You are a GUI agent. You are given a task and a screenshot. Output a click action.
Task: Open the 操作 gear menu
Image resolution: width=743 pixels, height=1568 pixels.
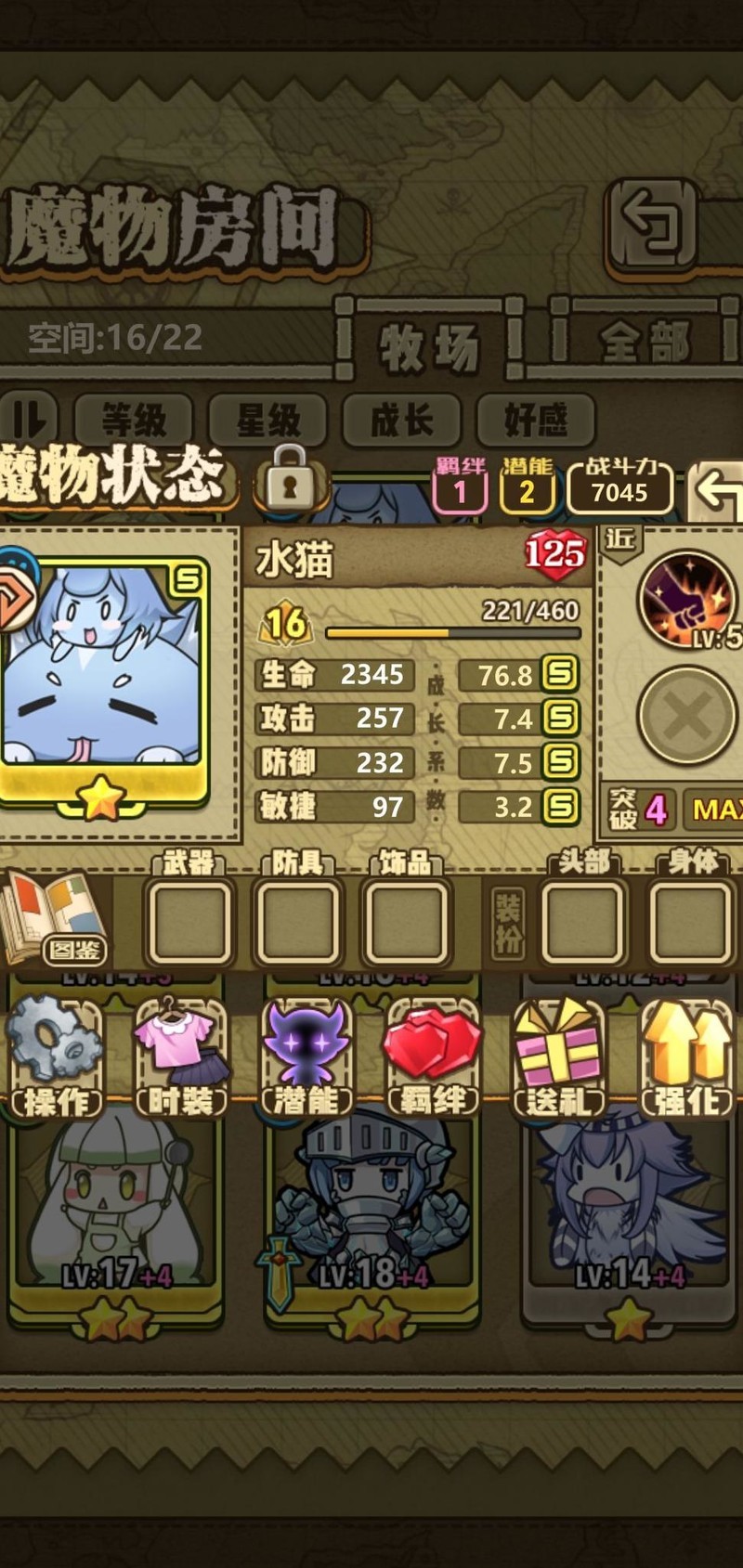click(x=54, y=1057)
